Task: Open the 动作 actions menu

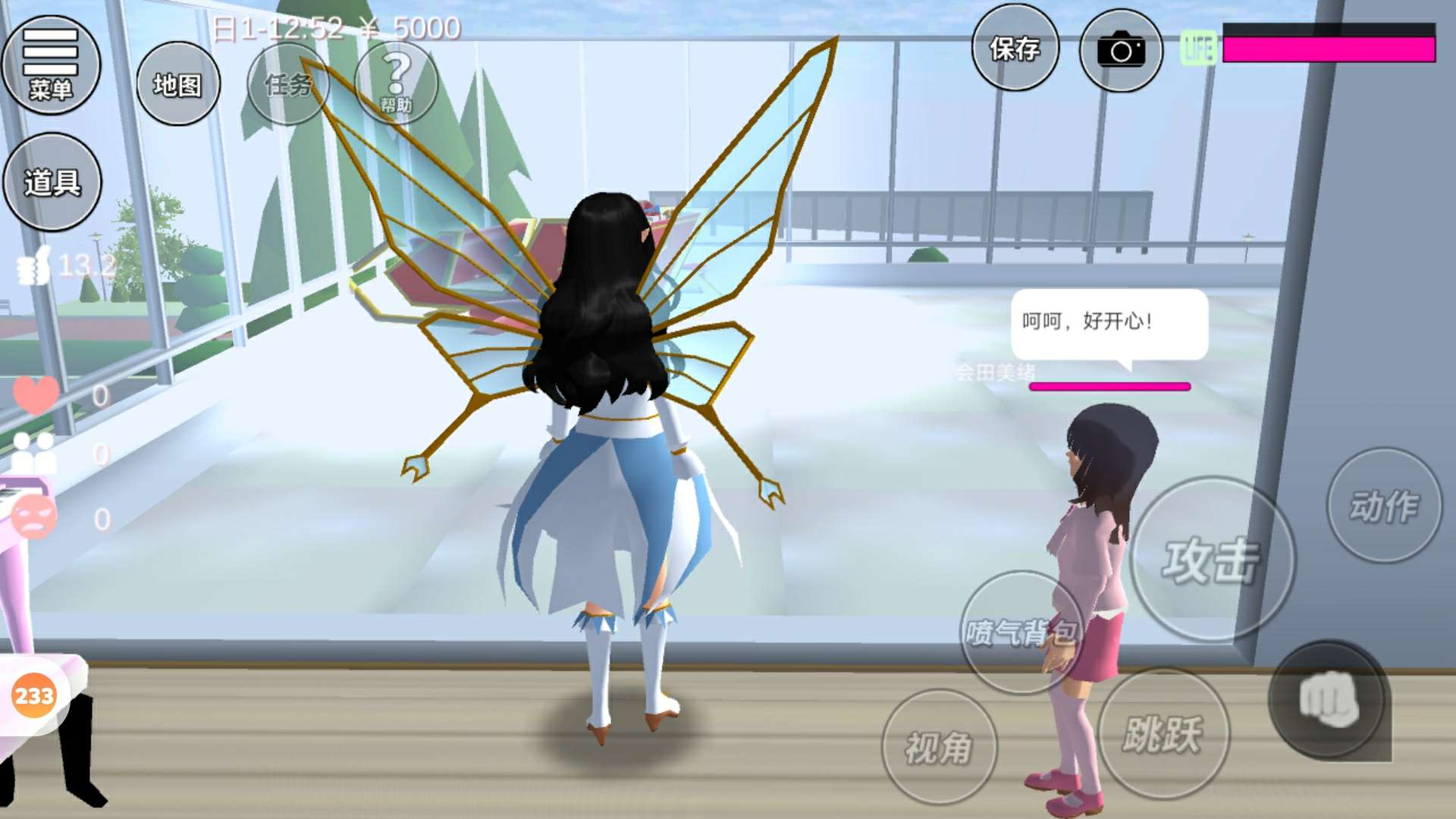Action: point(1384,505)
